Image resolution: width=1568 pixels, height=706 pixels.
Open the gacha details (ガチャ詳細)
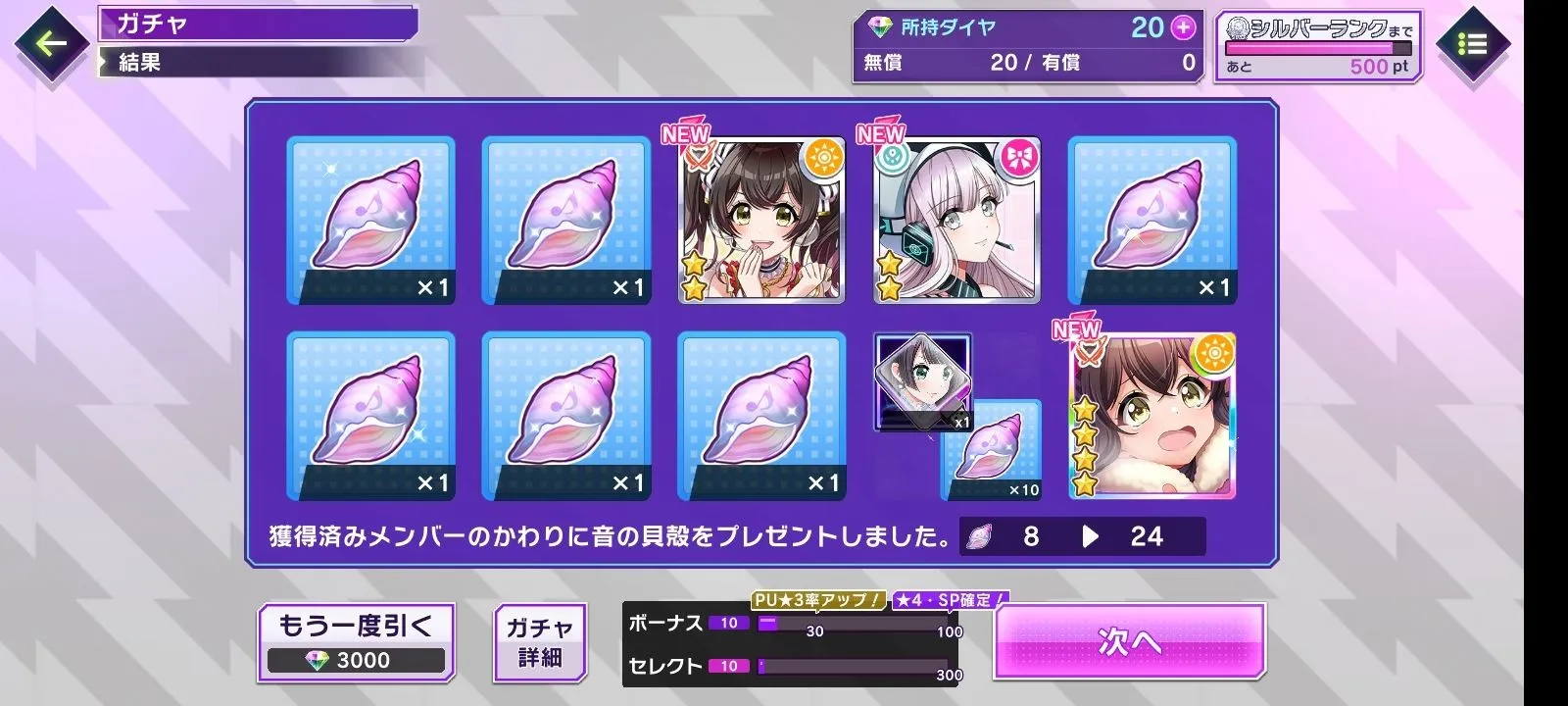(x=540, y=642)
